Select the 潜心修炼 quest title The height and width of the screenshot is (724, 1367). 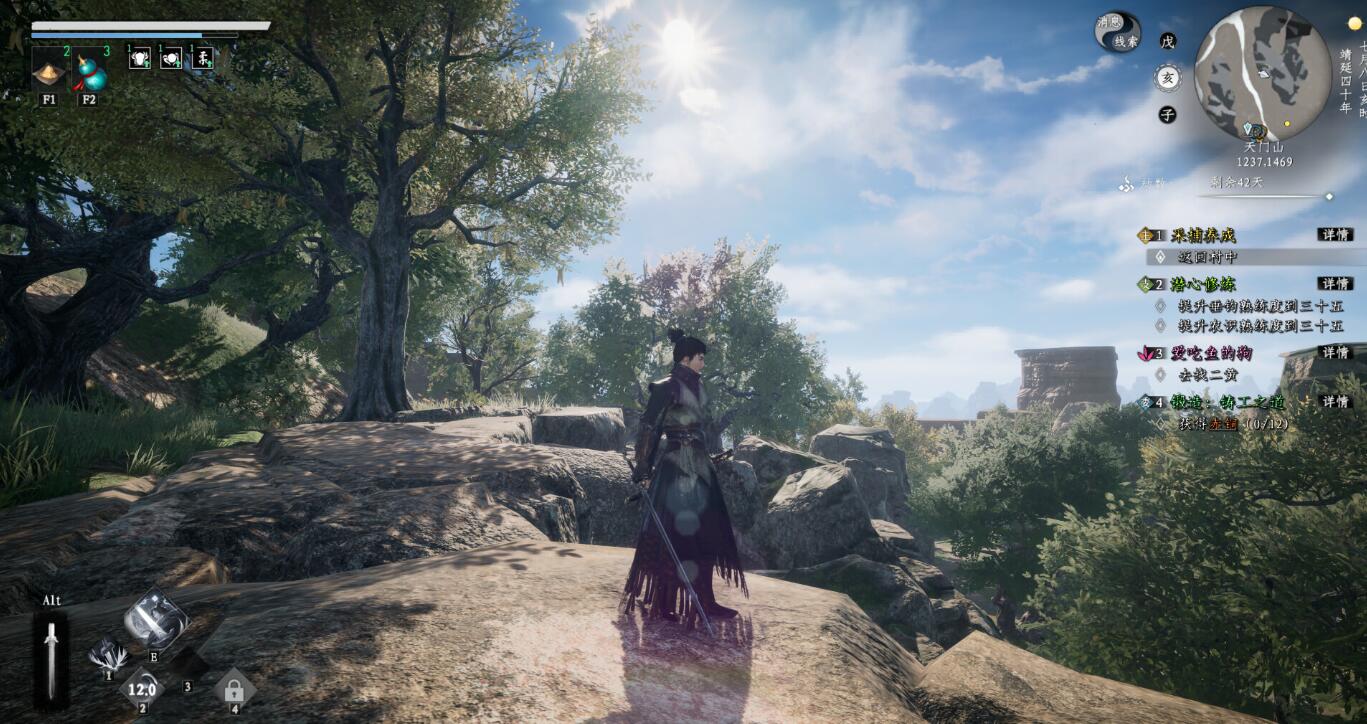pos(1203,285)
